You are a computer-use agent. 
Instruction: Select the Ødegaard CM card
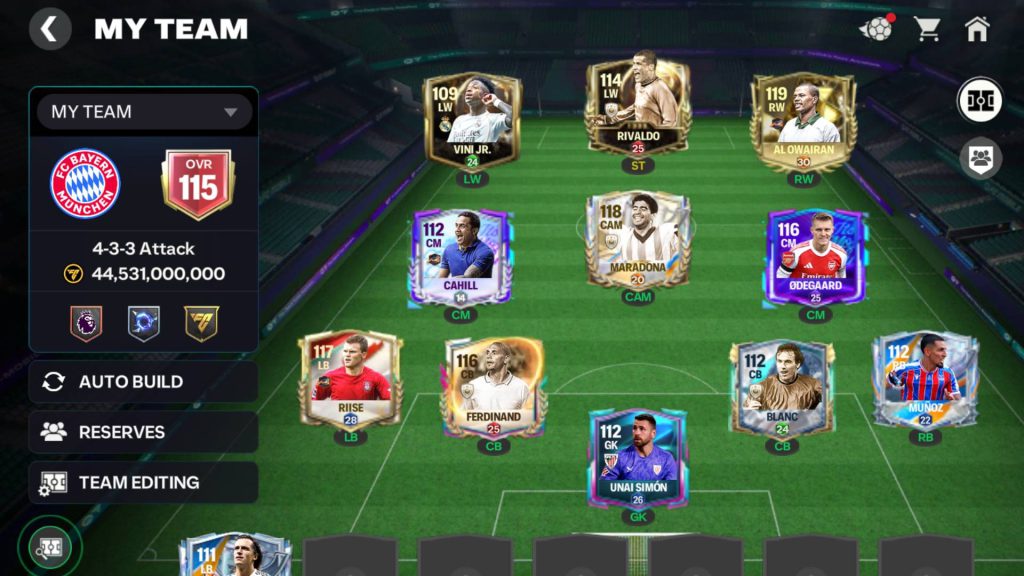coord(815,256)
